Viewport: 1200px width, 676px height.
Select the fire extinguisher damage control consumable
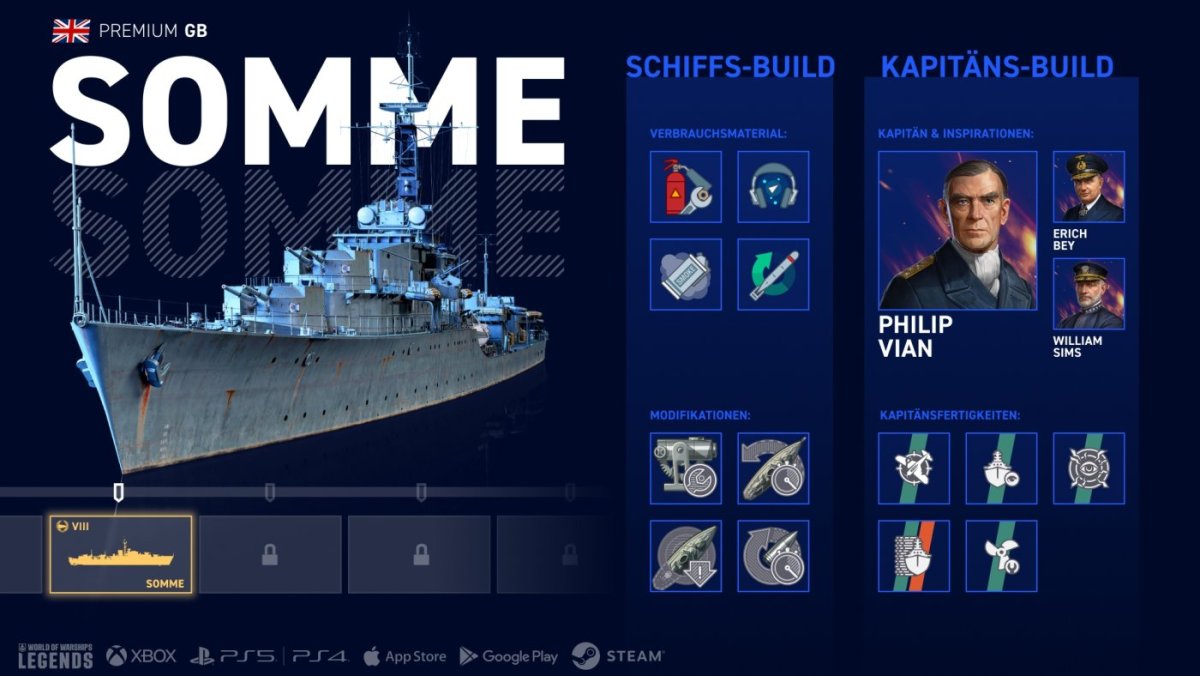click(686, 187)
